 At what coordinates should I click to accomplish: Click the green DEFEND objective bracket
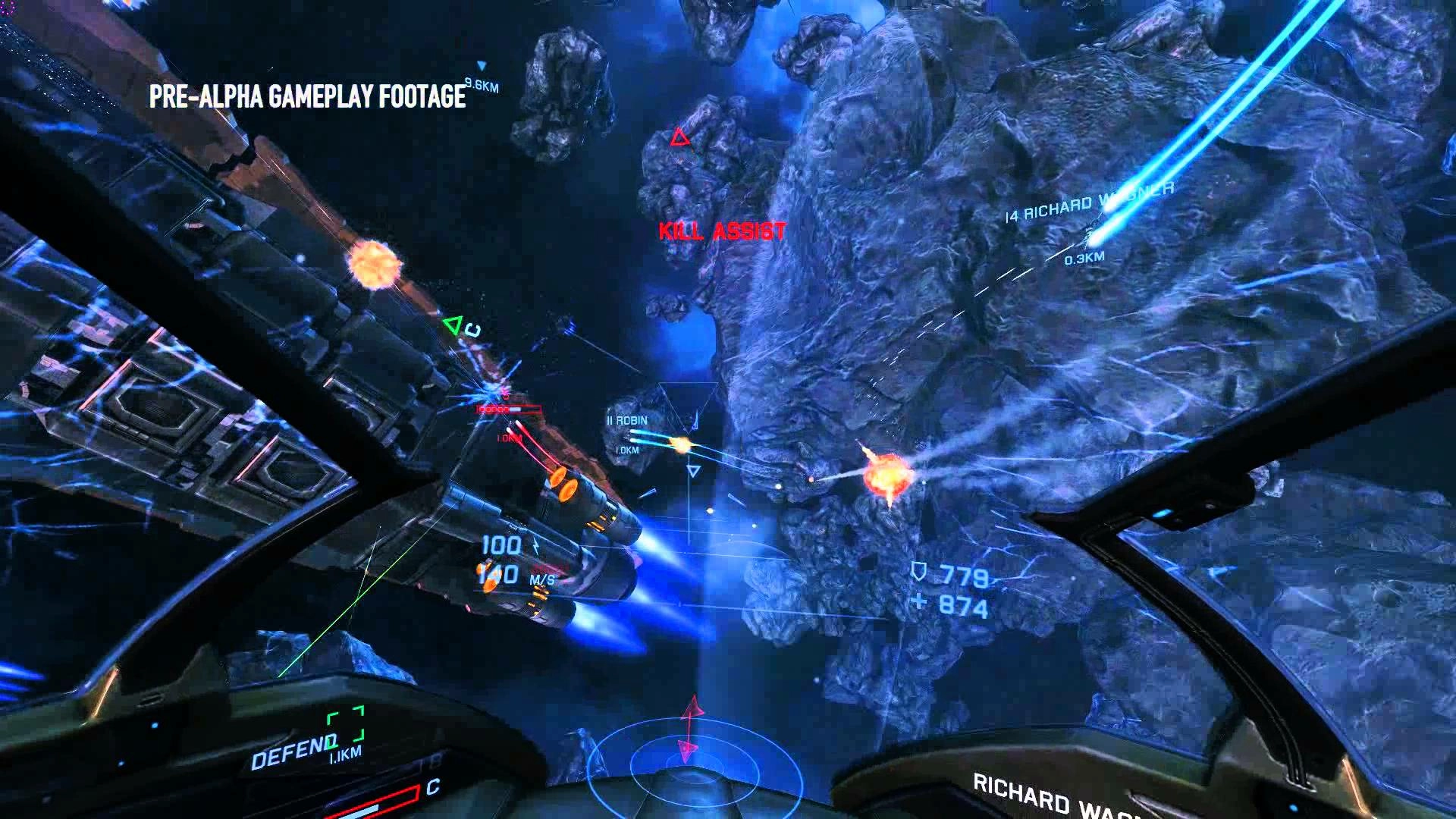coord(346,725)
